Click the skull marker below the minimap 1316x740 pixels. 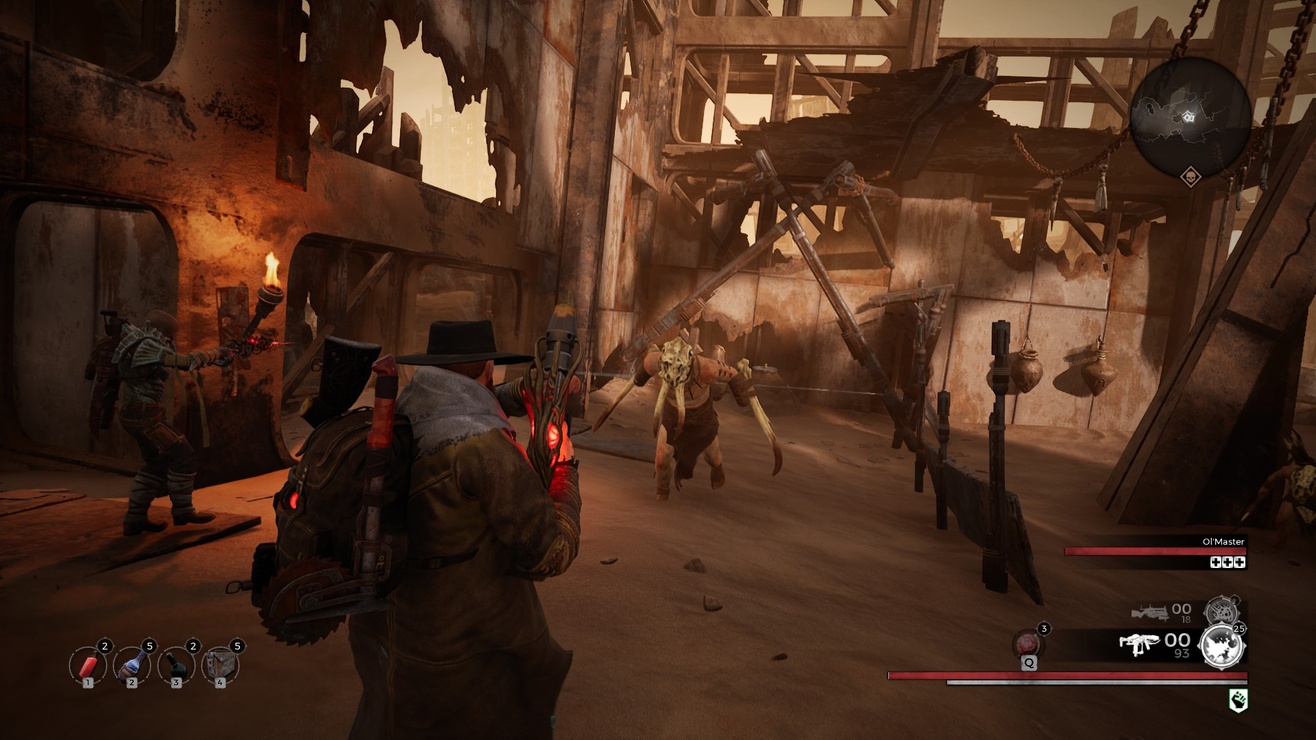[1190, 178]
